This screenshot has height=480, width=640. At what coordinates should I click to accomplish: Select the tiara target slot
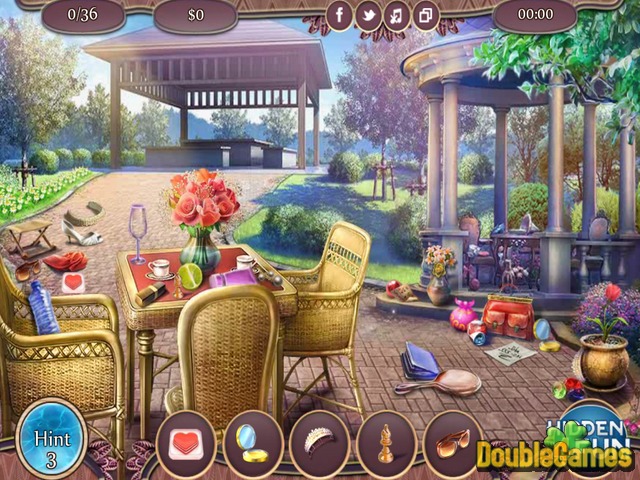coord(320,442)
